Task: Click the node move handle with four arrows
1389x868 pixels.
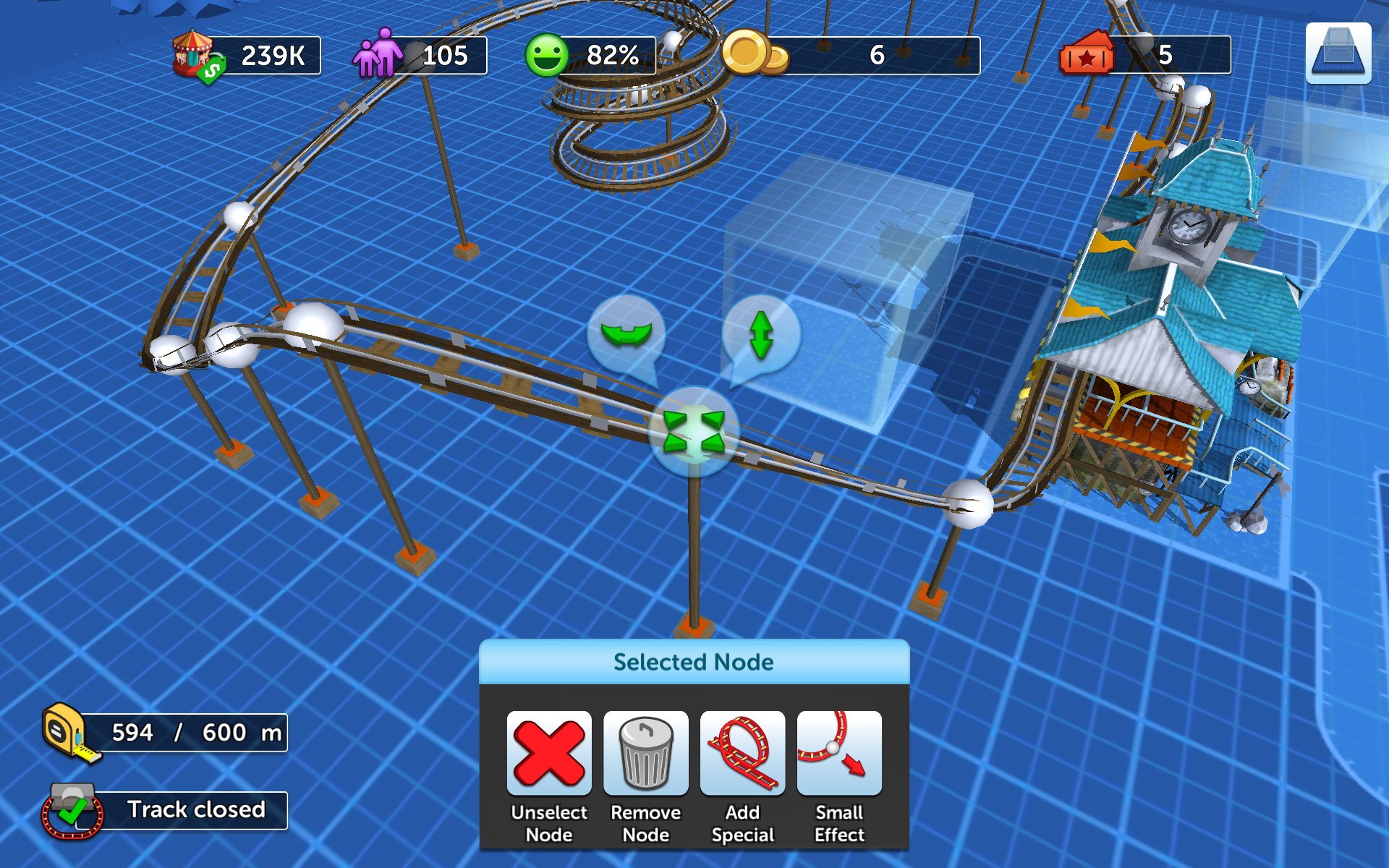Action: point(696,432)
